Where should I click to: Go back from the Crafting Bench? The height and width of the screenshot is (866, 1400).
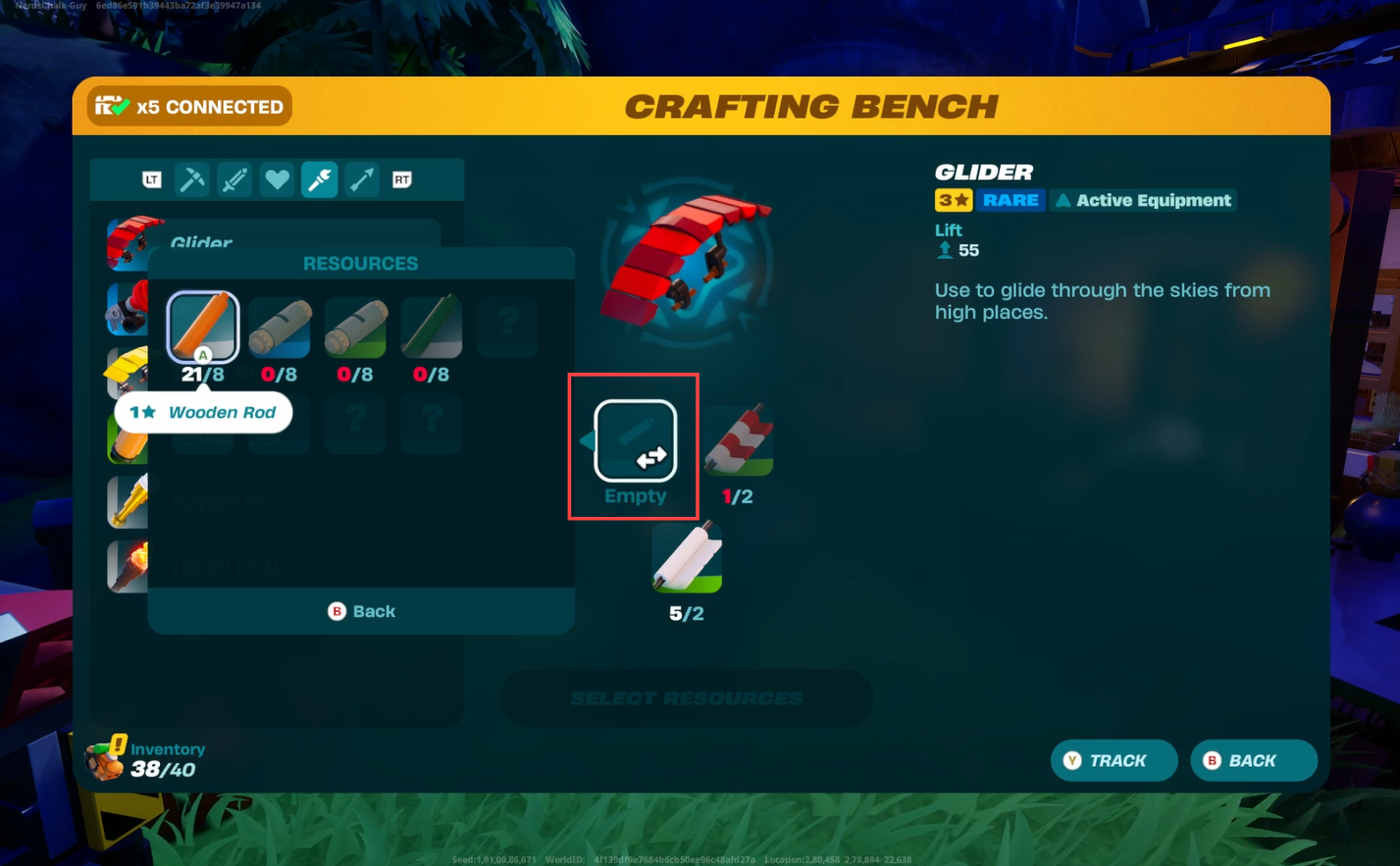1253,760
